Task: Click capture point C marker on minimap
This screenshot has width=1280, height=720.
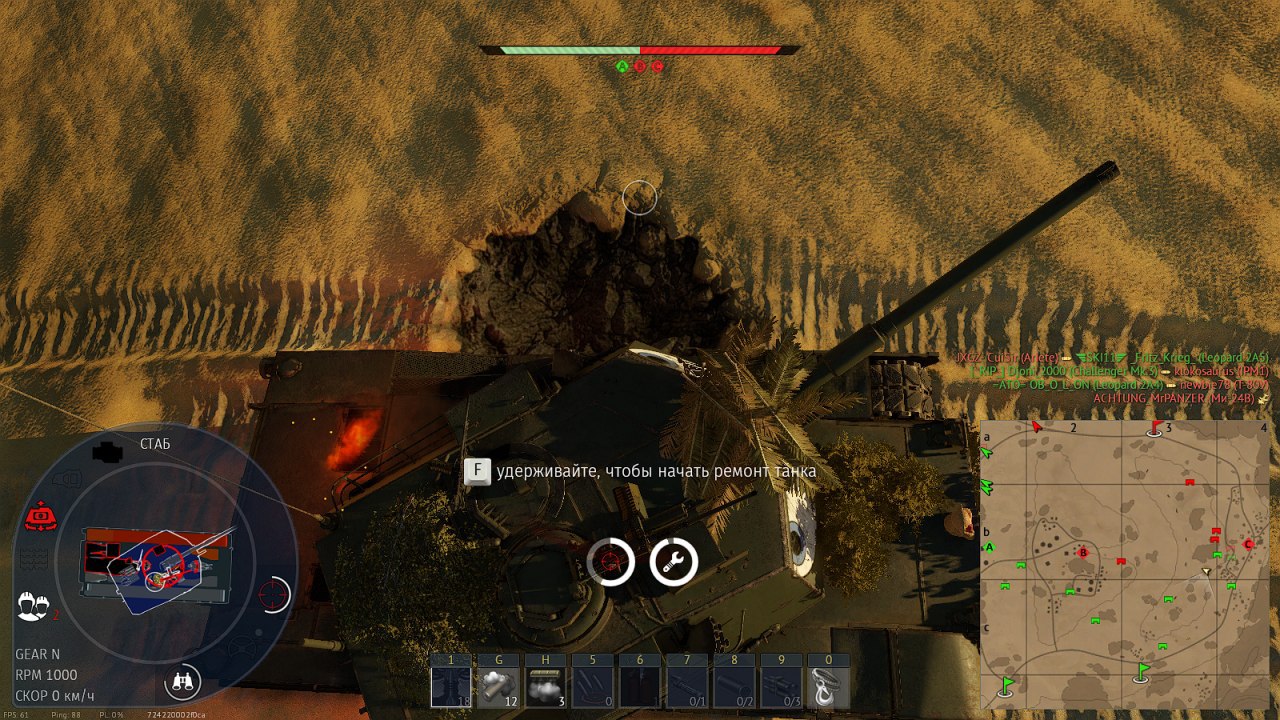Action: [x=1248, y=544]
